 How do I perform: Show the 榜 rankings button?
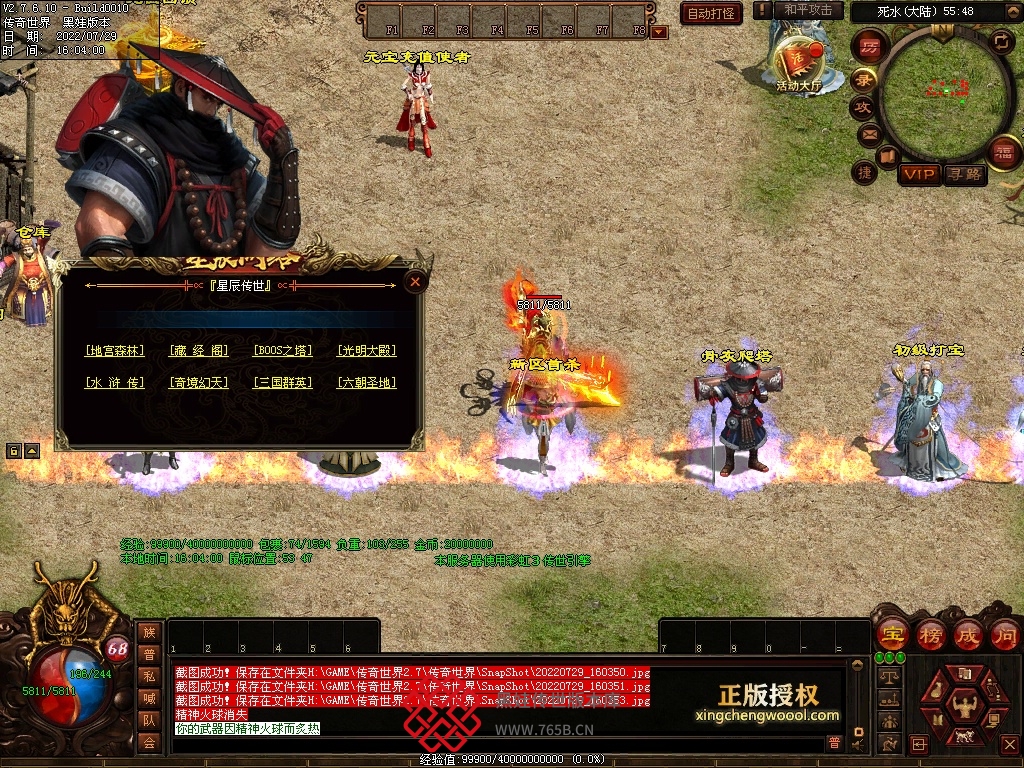[x=930, y=634]
